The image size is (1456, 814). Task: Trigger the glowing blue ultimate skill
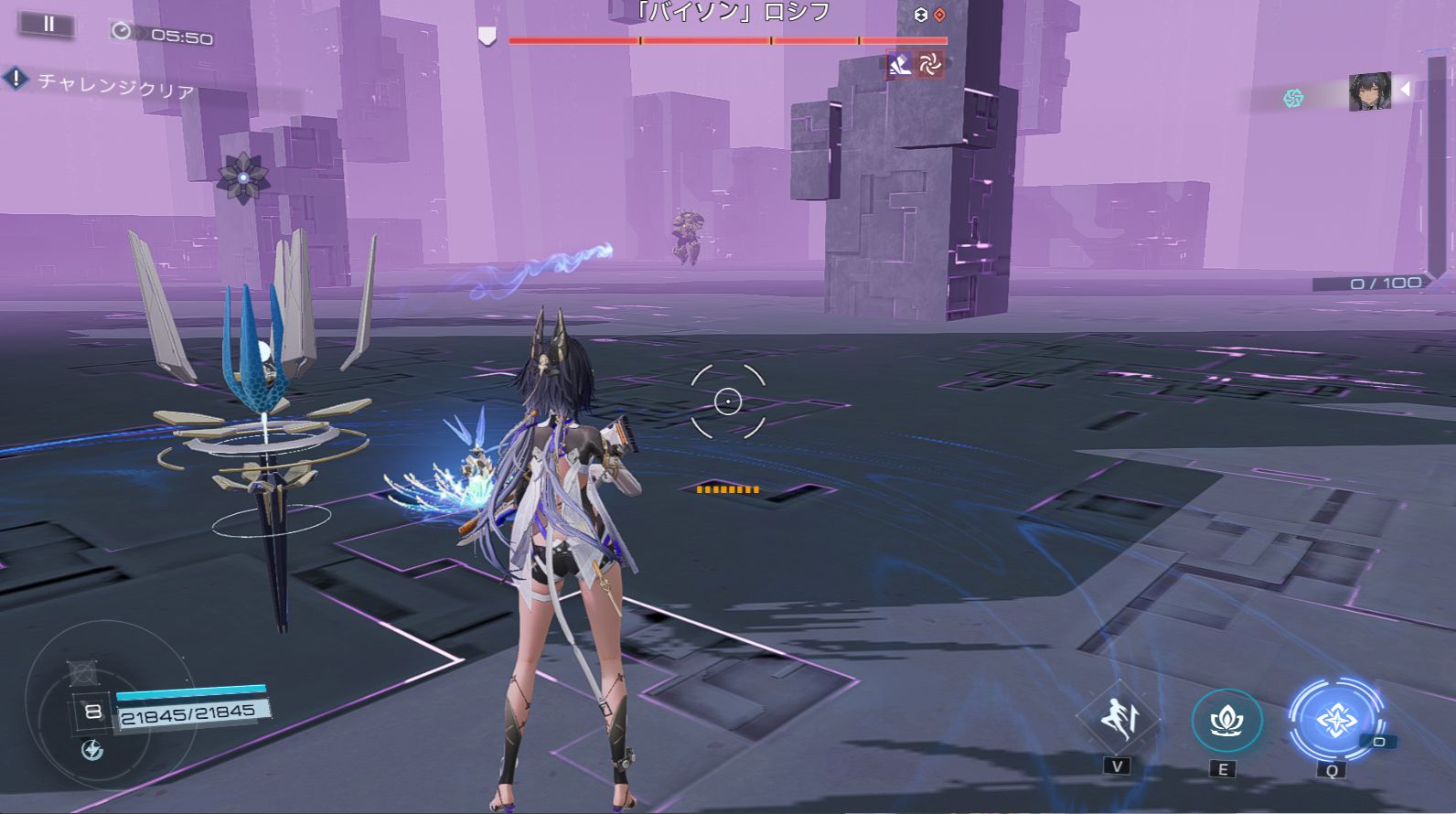(x=1334, y=722)
